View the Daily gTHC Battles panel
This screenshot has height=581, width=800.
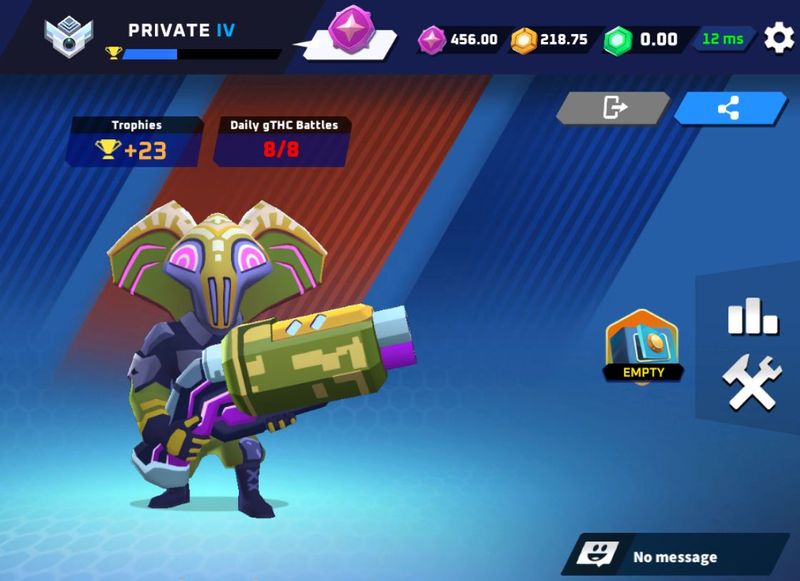(x=283, y=142)
